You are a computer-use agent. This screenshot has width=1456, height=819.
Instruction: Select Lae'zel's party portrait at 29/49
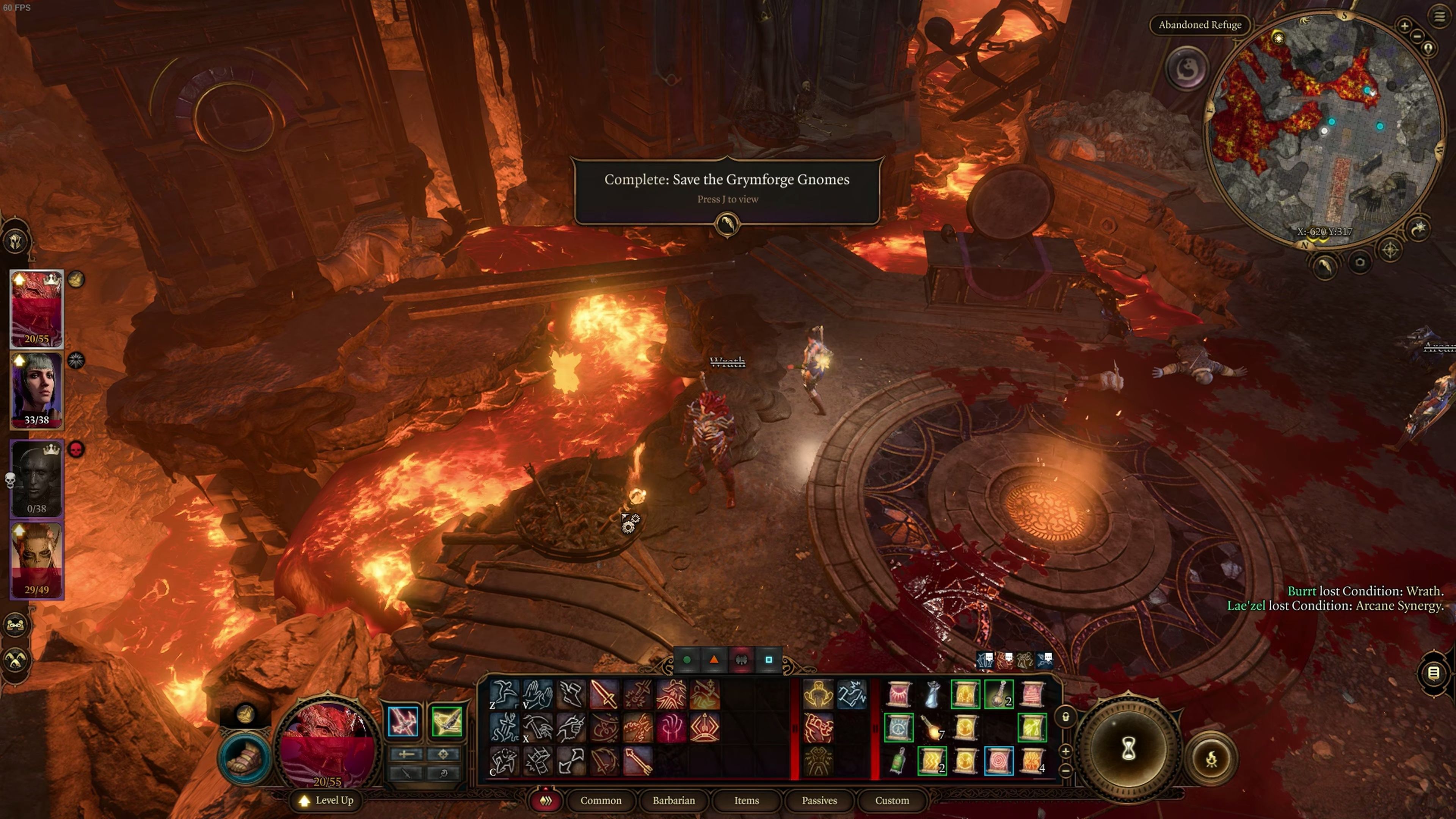37,560
